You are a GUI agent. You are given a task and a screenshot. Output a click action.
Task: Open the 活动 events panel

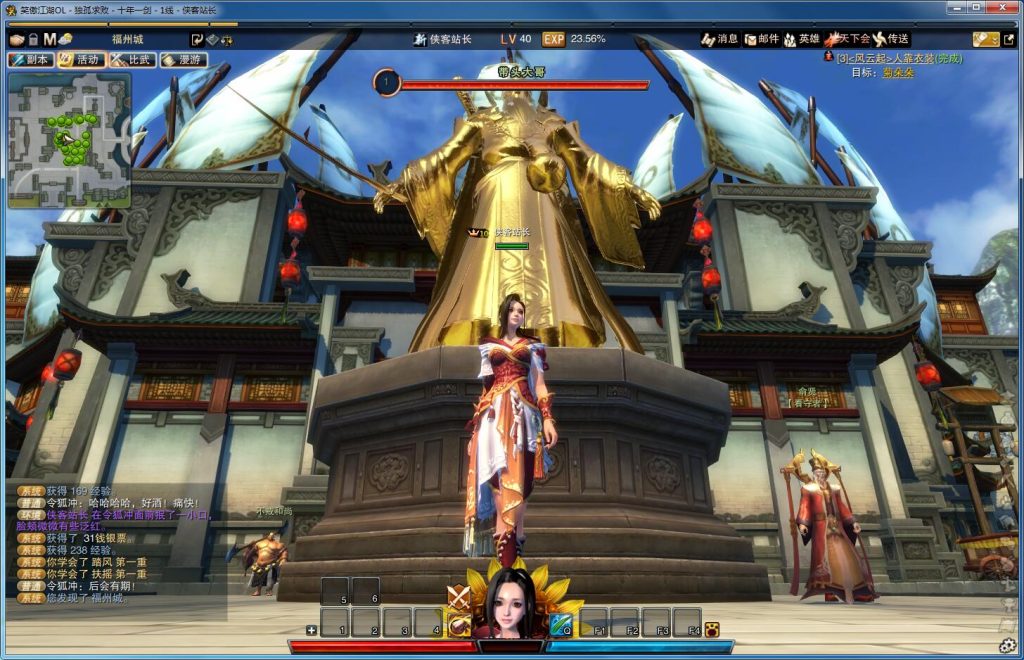pyautogui.click(x=81, y=60)
